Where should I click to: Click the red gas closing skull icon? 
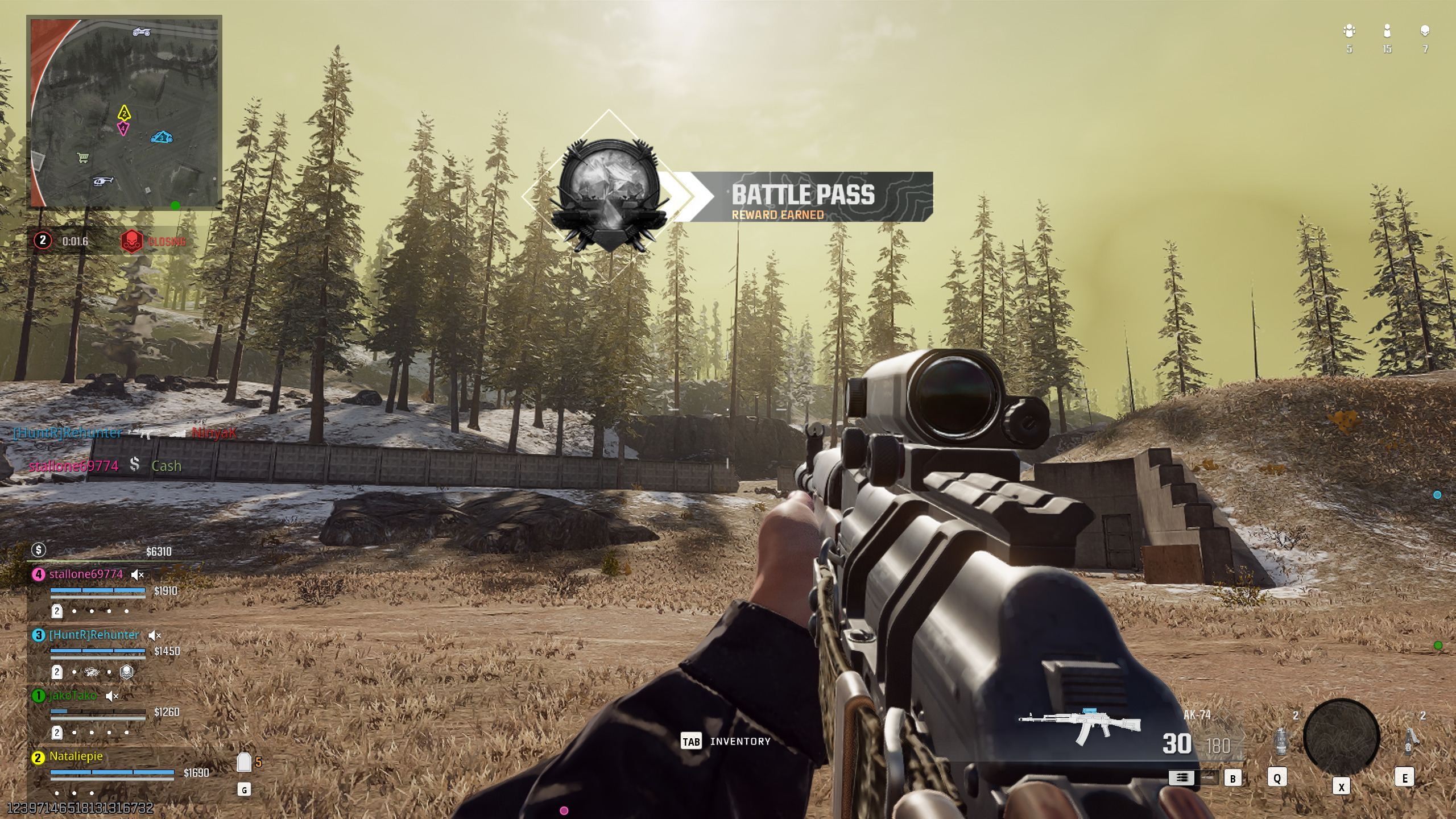131,241
